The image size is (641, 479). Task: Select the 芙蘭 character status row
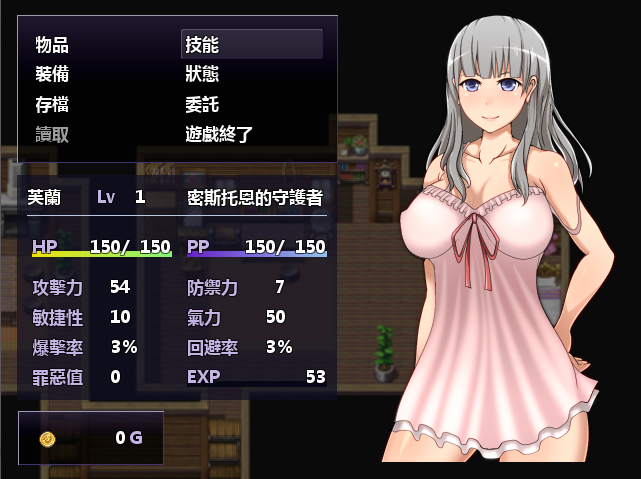pyautogui.click(x=177, y=197)
